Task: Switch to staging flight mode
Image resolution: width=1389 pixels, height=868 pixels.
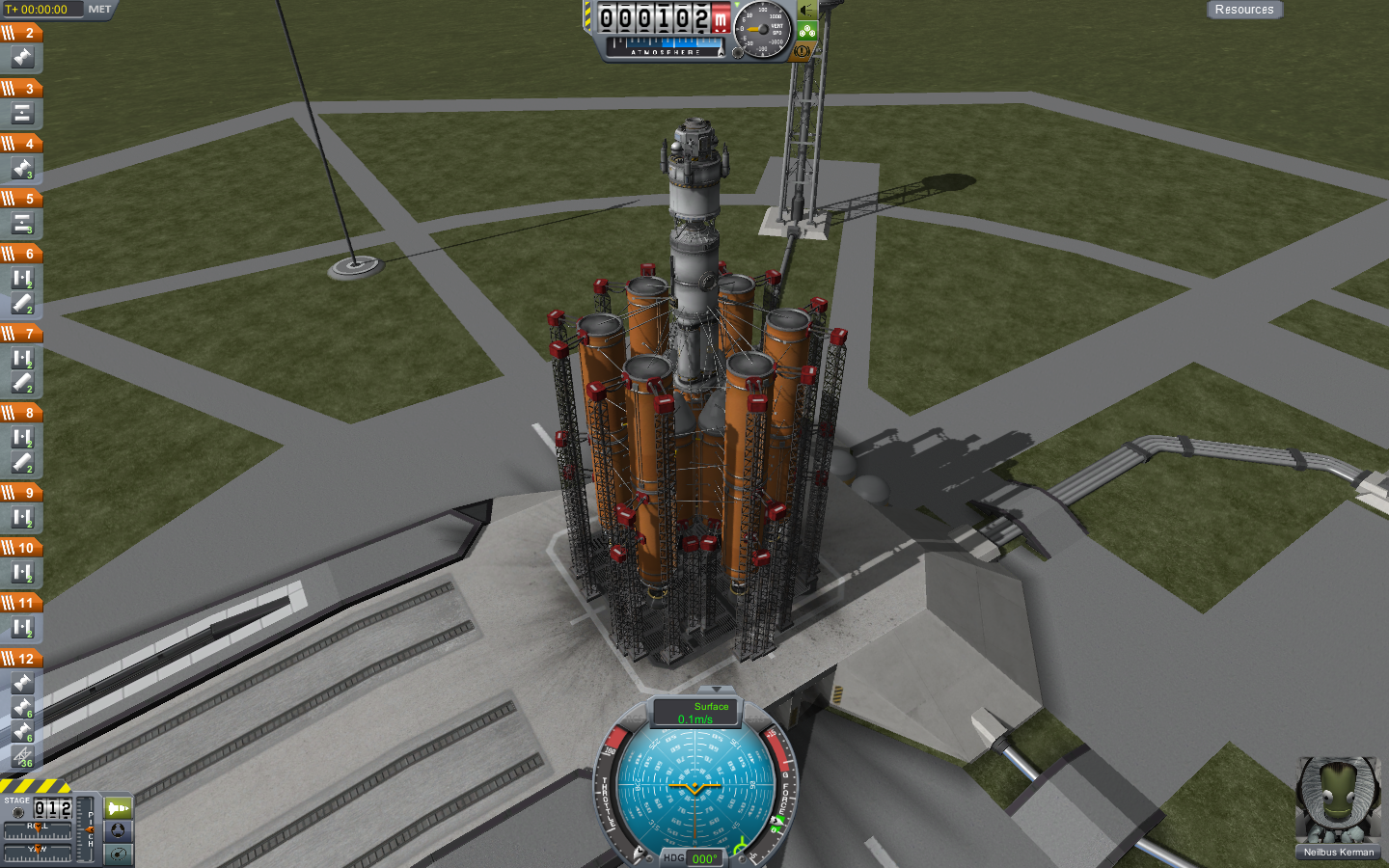Action: click(x=118, y=808)
